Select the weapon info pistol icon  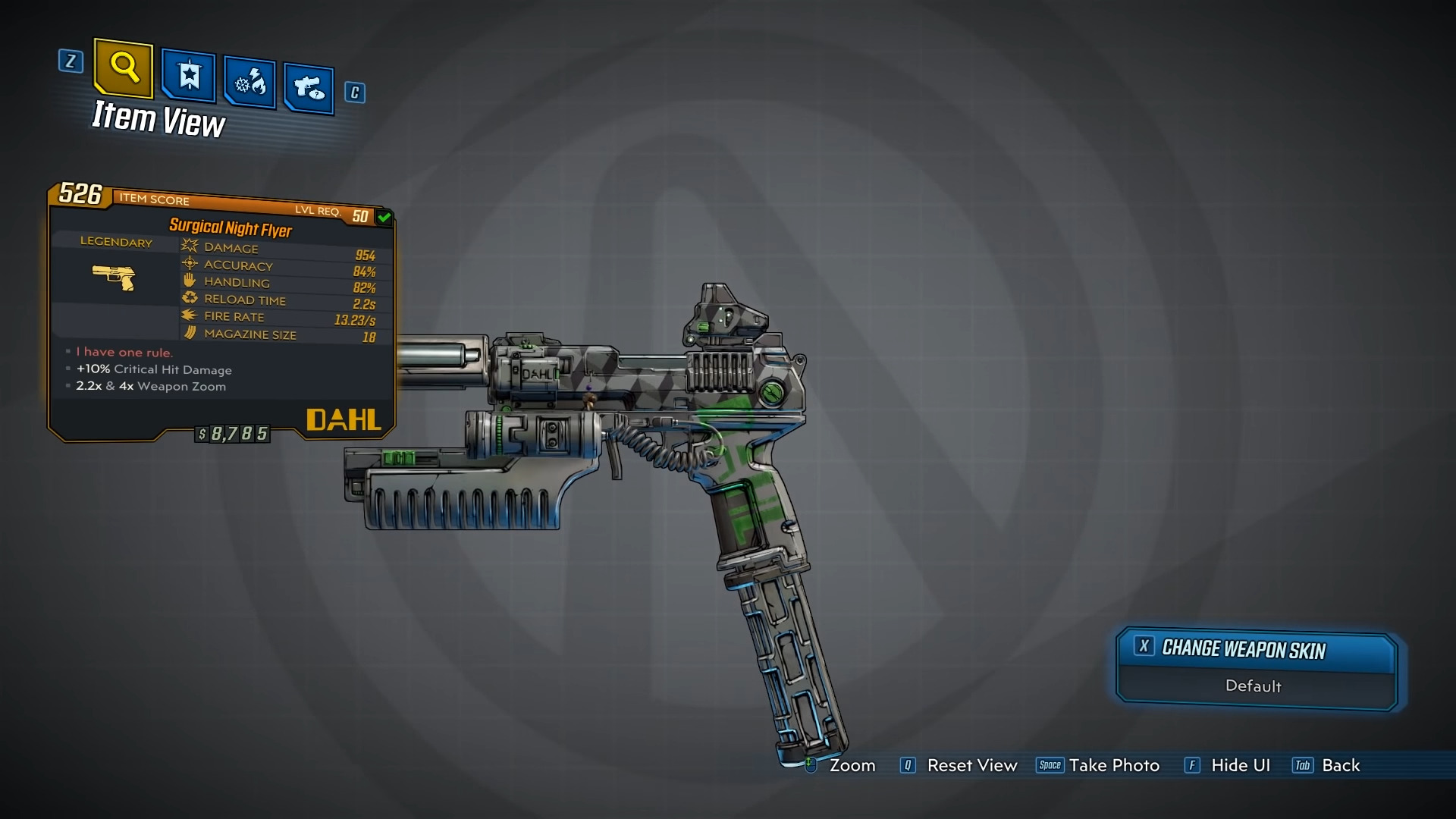click(x=308, y=85)
